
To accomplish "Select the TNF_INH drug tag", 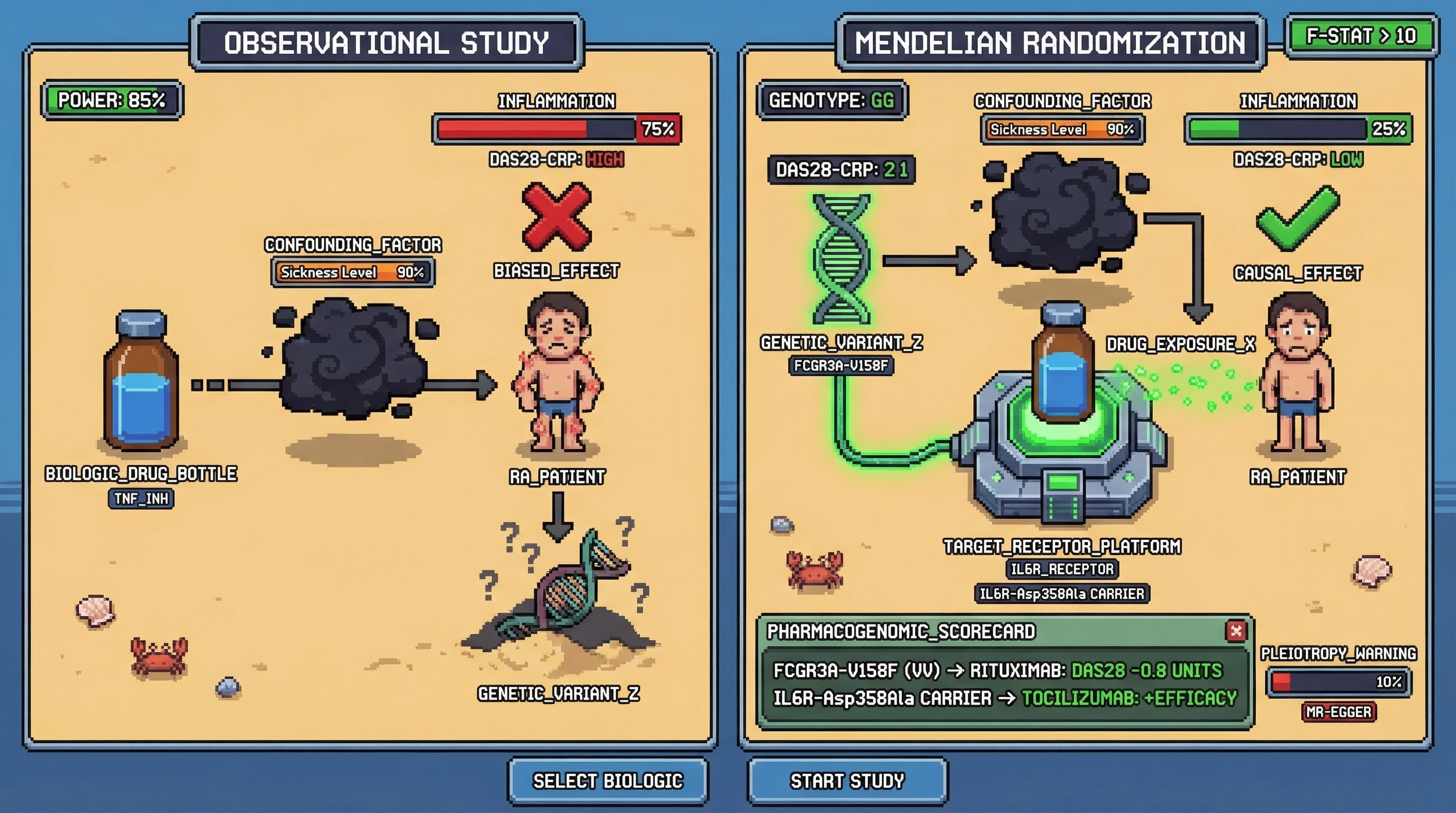I will pyautogui.click(x=141, y=499).
